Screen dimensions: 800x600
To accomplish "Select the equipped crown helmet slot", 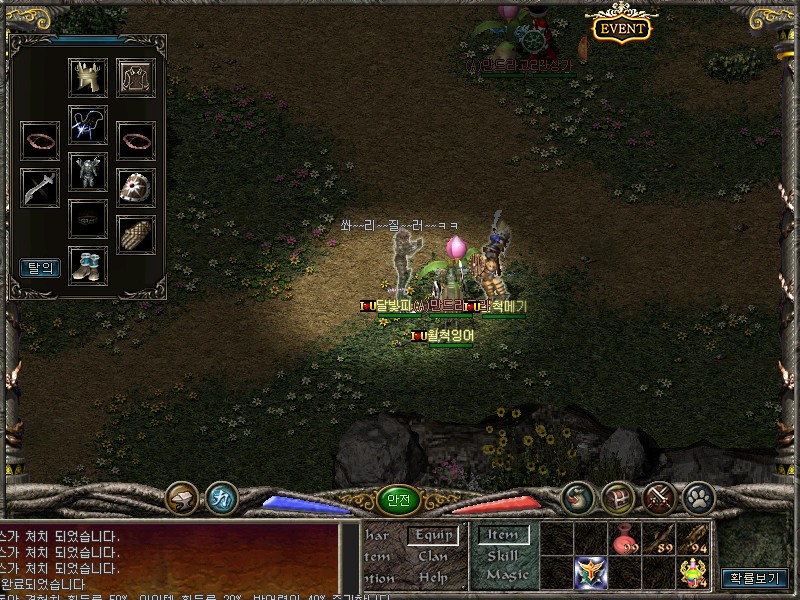I will pyautogui.click(x=88, y=78).
